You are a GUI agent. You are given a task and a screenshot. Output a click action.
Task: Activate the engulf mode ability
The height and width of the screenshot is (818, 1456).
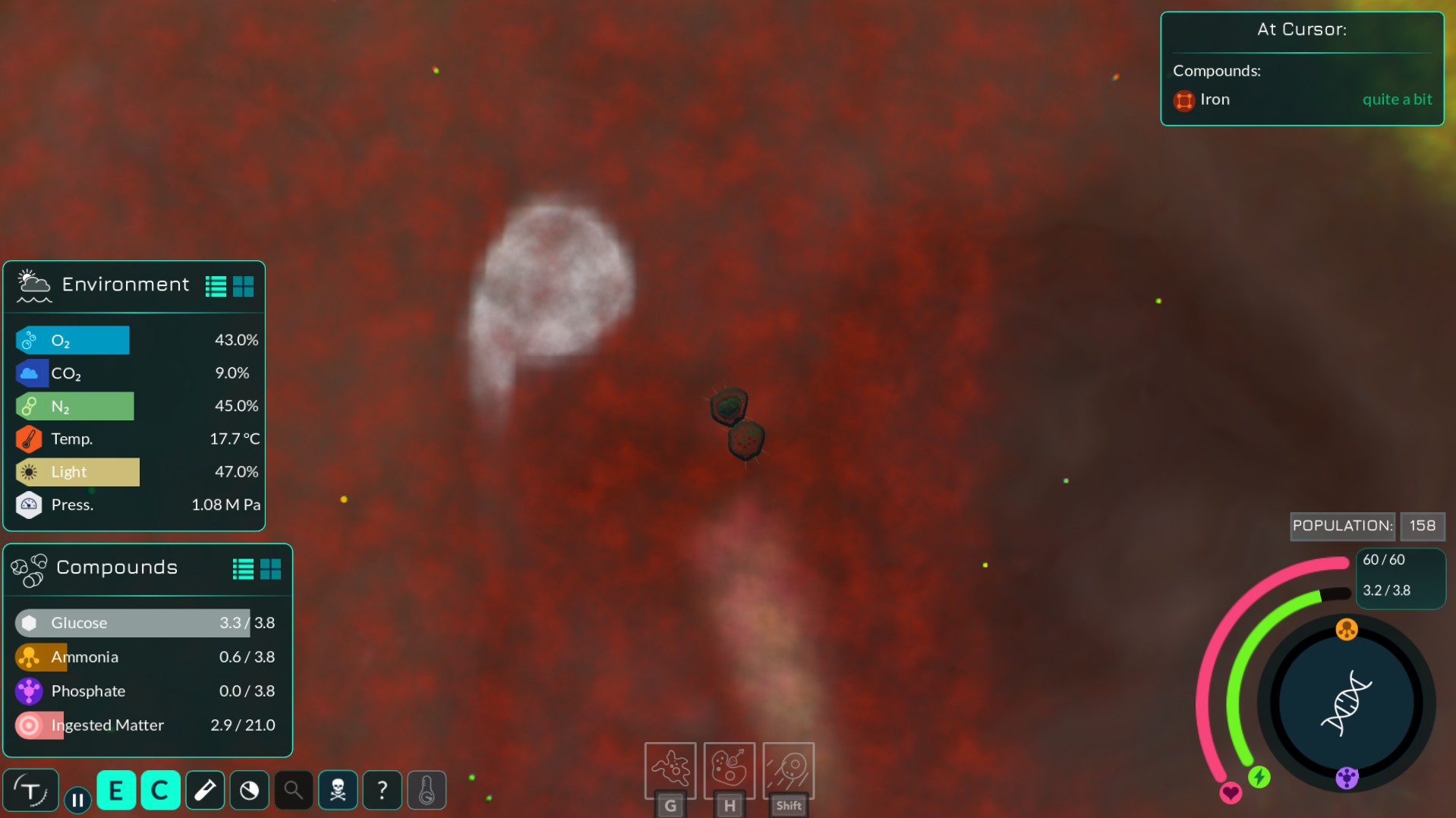670,769
